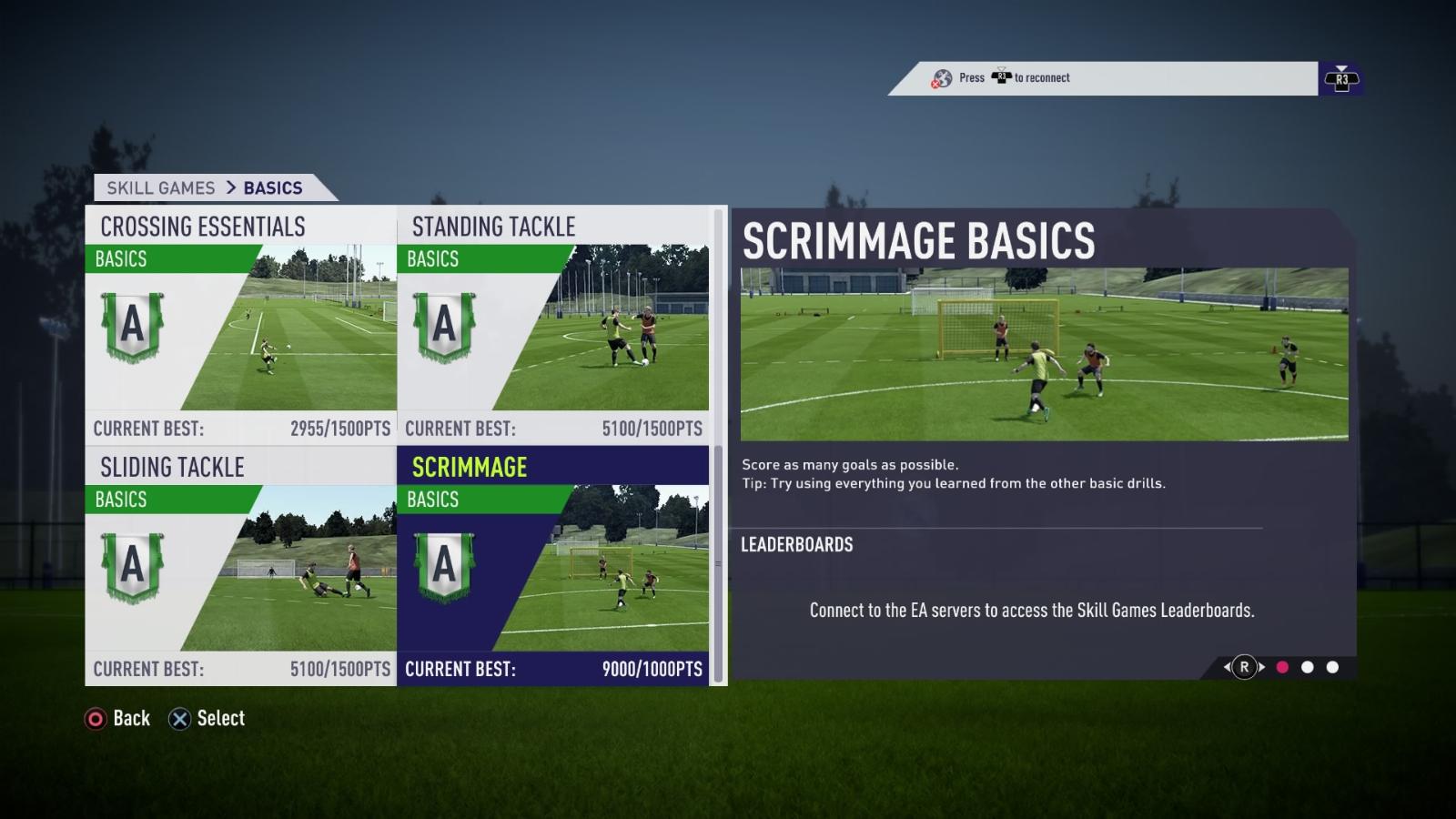The image size is (1456, 819).
Task: Select the Crossing Essentials drill tile
Action: click(x=241, y=325)
